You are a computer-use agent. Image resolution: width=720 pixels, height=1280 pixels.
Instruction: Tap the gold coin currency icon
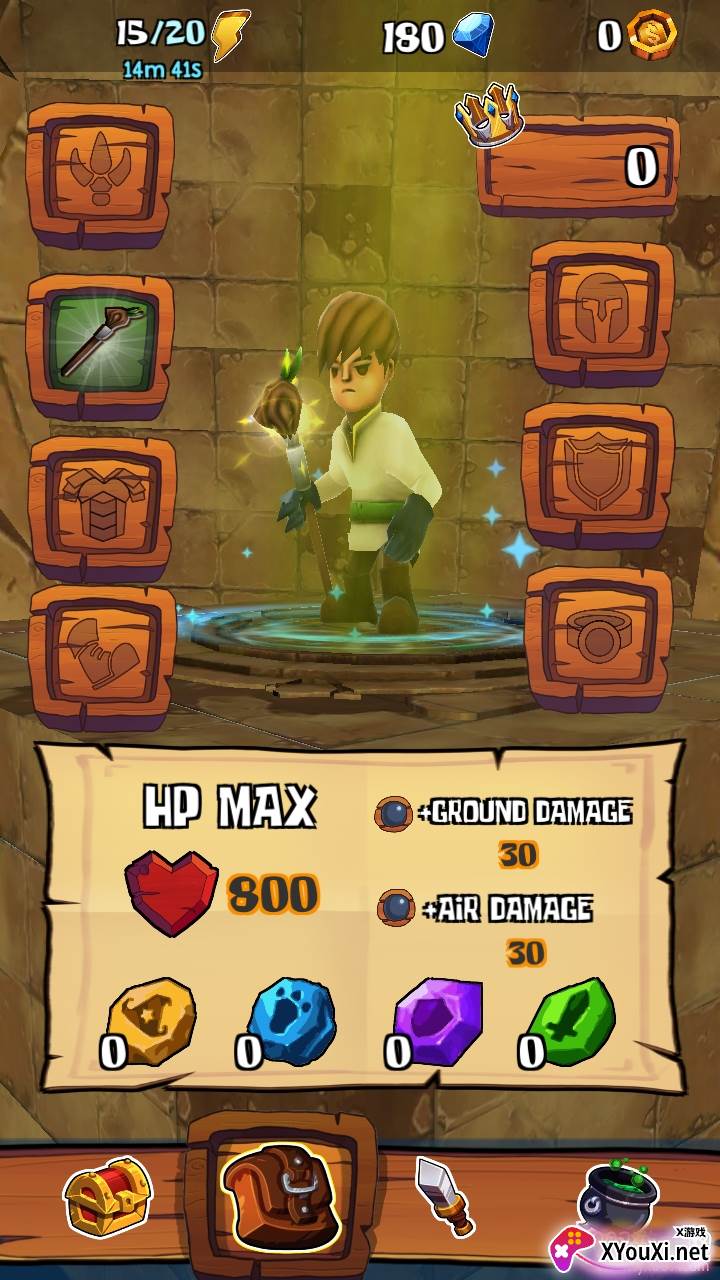tap(651, 35)
